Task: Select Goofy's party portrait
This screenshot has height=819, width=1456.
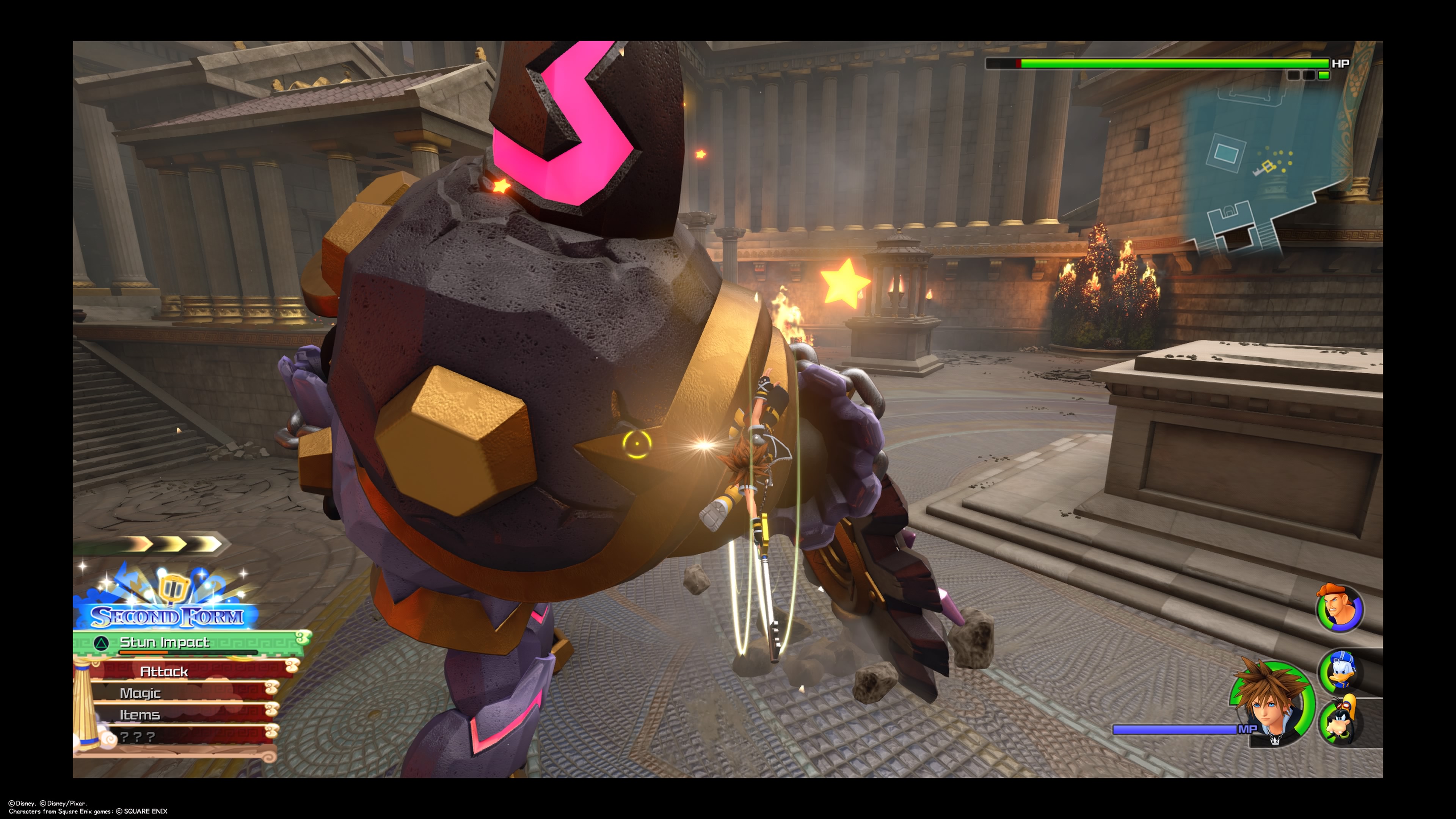Action: (x=1341, y=721)
